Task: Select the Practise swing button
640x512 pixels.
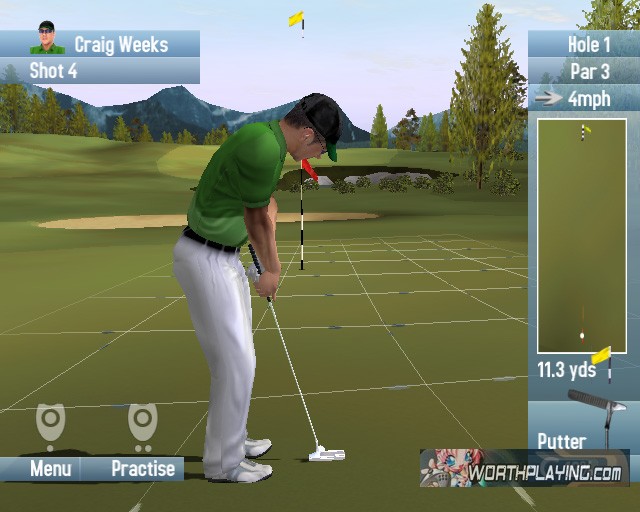Action: tap(142, 468)
